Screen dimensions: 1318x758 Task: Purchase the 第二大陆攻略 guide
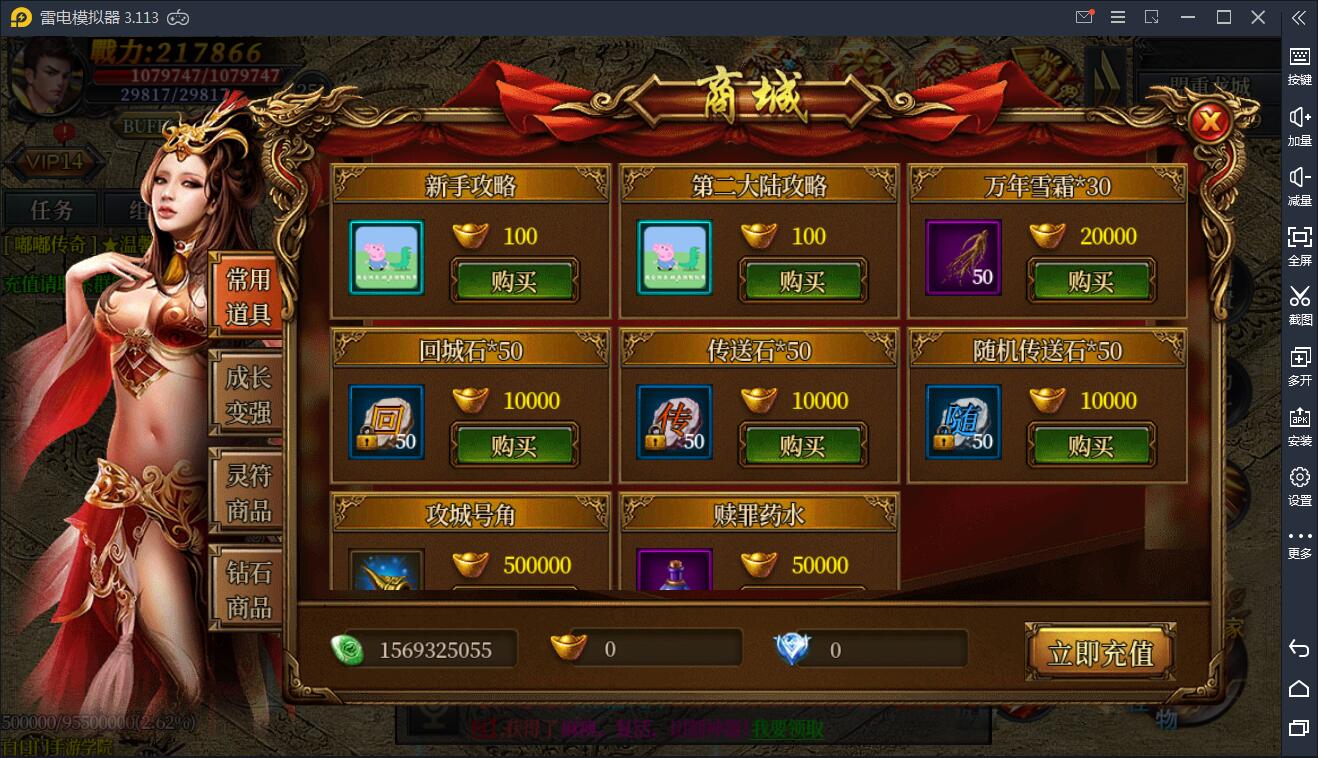coord(802,281)
